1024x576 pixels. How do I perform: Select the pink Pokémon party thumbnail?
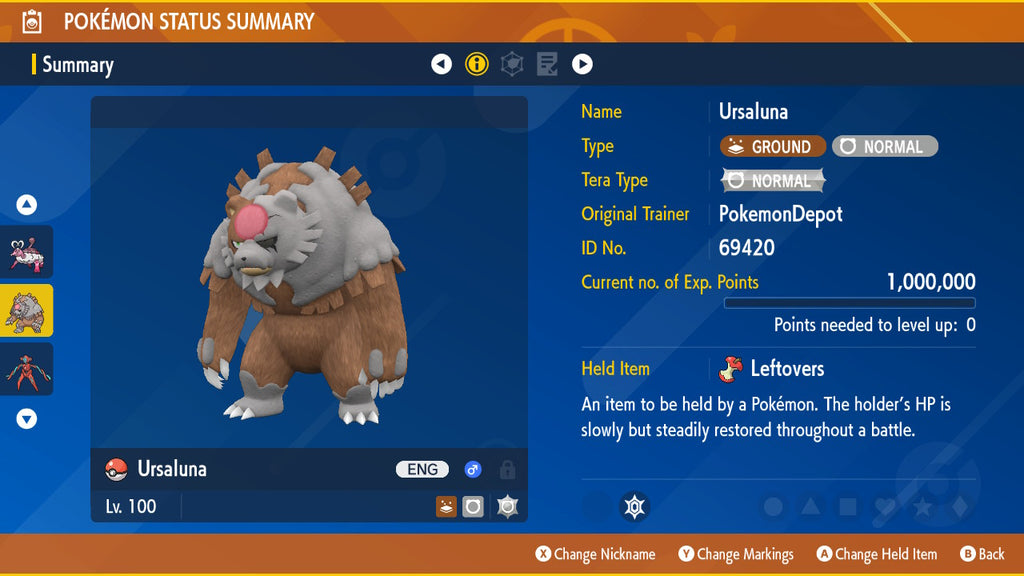pyautogui.click(x=26, y=252)
